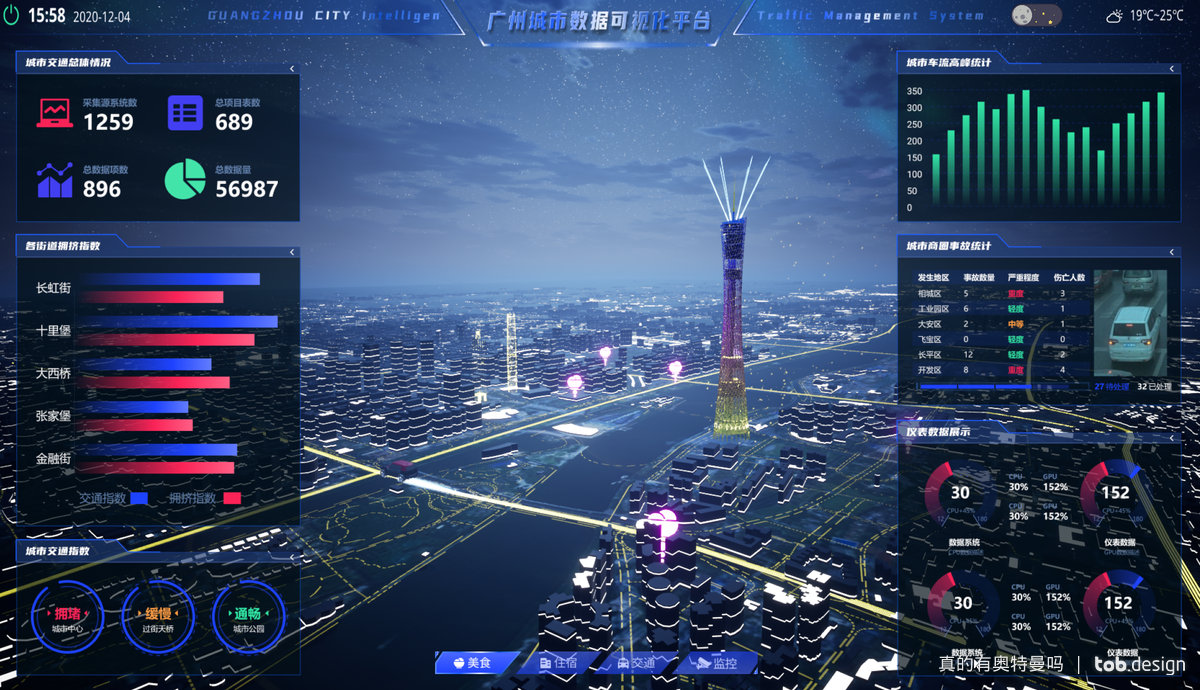This screenshot has width=1200, height=690.
Task: Select the 拥堵 城市中心 traffic ring
Action: click(x=67, y=617)
